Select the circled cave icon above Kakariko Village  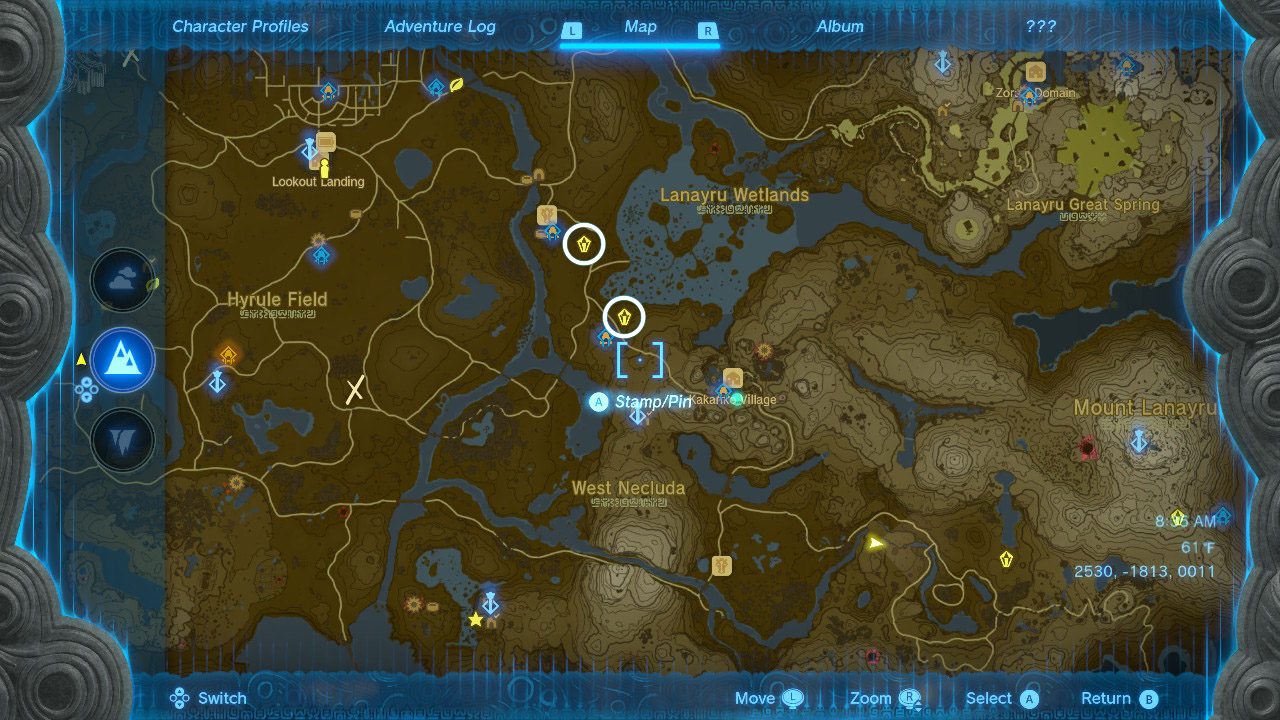coord(625,317)
